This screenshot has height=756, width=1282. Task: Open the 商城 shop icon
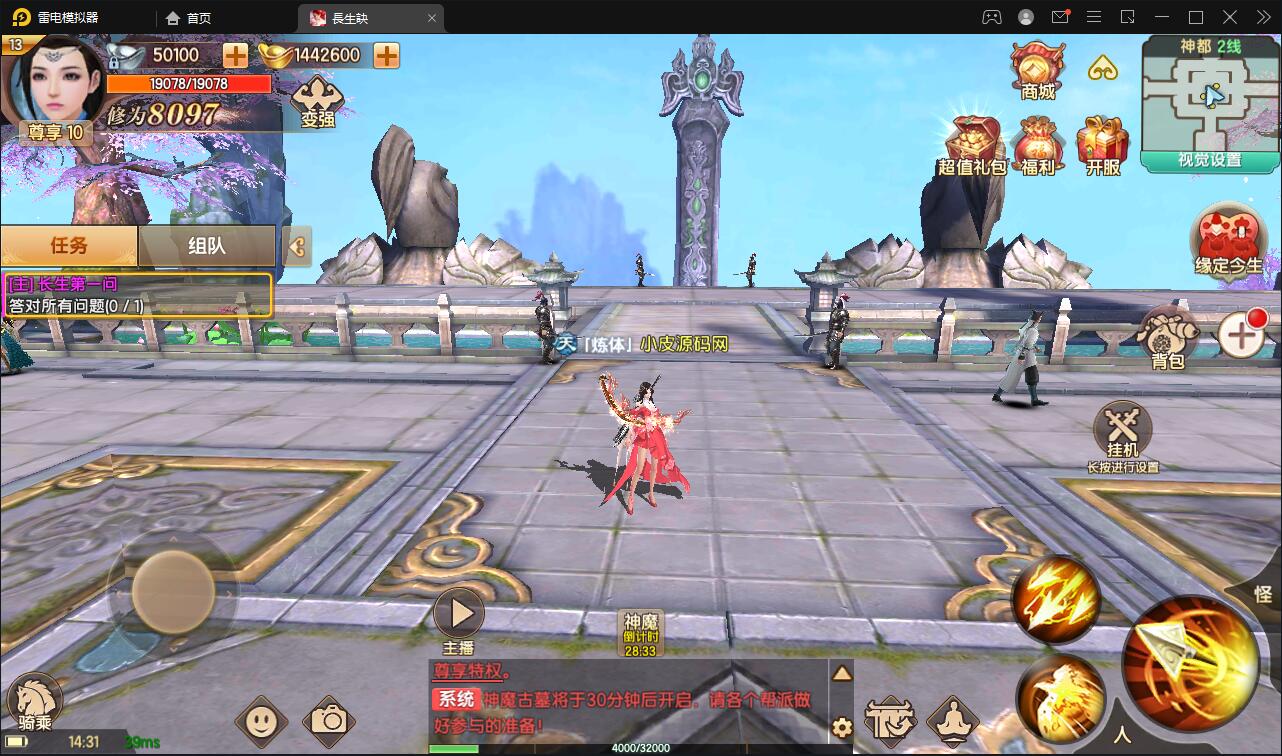click(1037, 68)
